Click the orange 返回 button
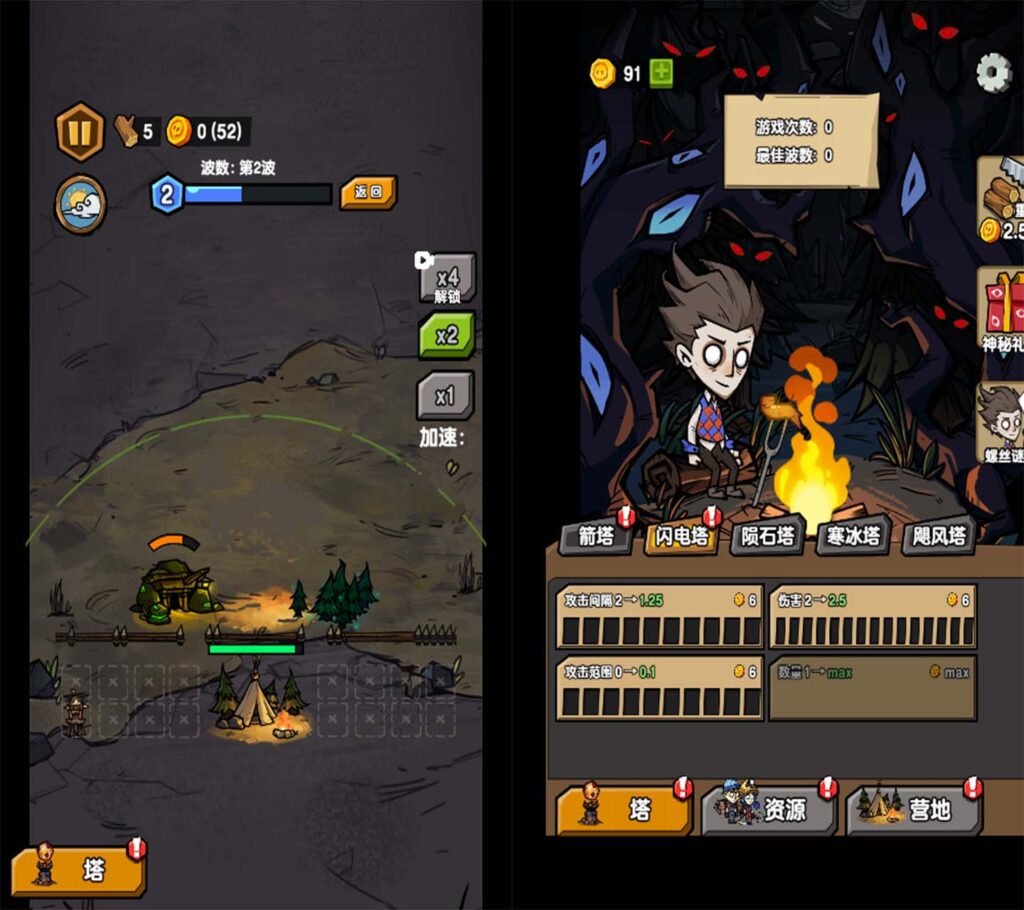This screenshot has height=910, width=1024. point(368,192)
